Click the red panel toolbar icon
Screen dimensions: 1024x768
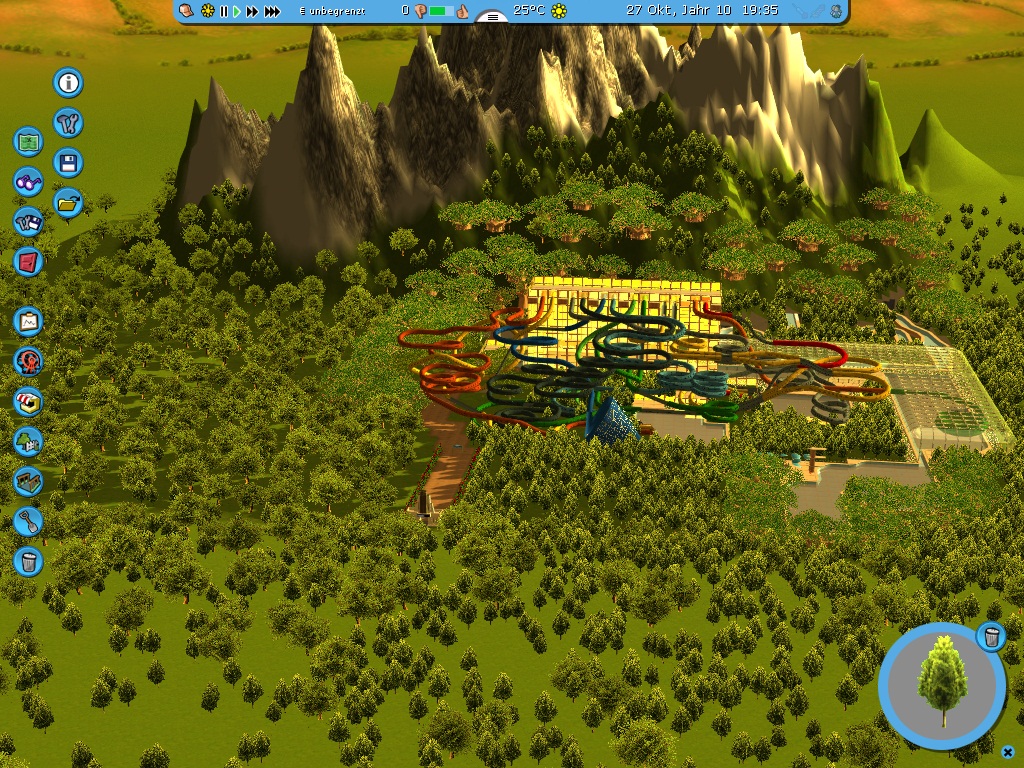point(29,262)
